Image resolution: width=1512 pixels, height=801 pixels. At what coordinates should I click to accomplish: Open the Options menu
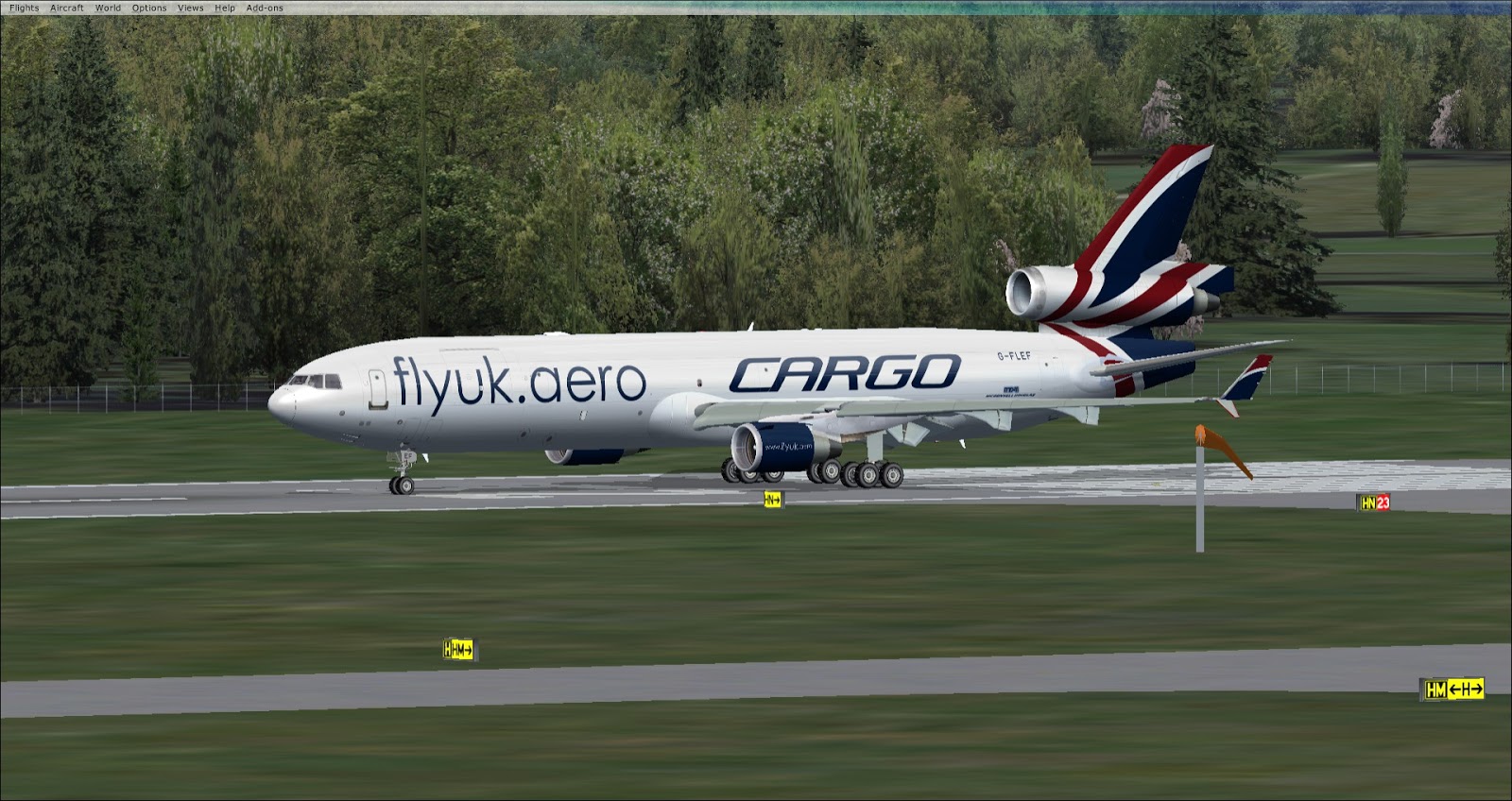(149, 8)
